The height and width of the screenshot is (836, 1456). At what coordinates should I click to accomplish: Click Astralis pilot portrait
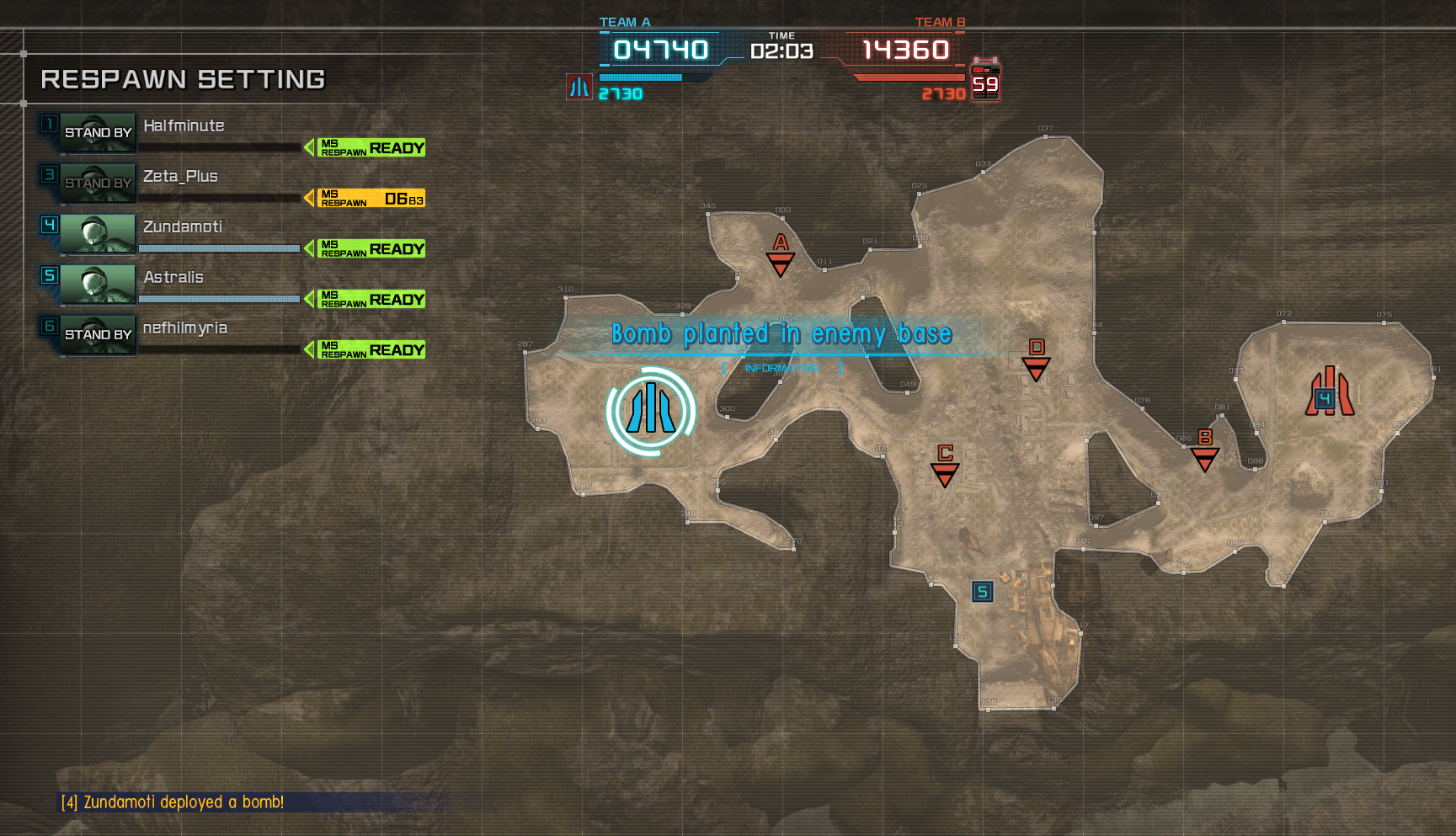coord(98,285)
